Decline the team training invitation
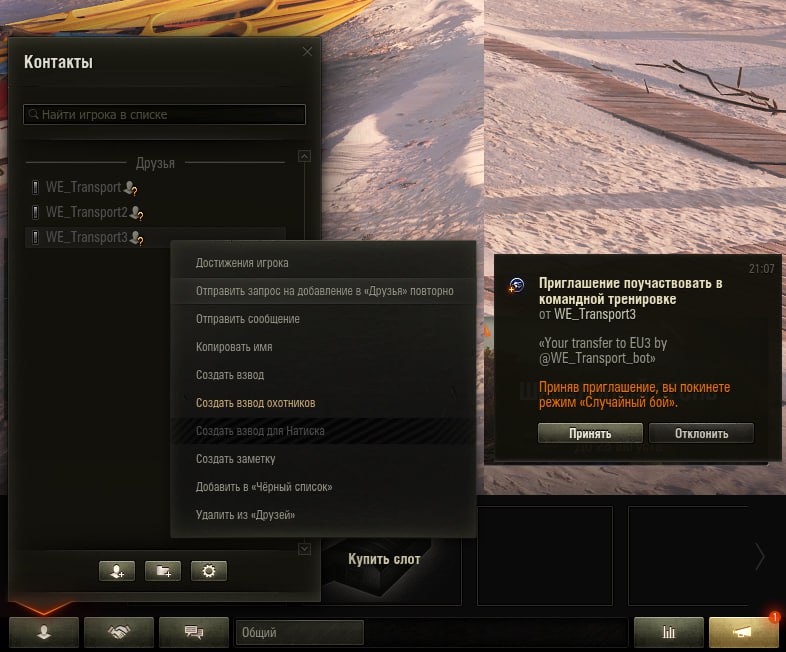This screenshot has height=652, width=786. [701, 433]
